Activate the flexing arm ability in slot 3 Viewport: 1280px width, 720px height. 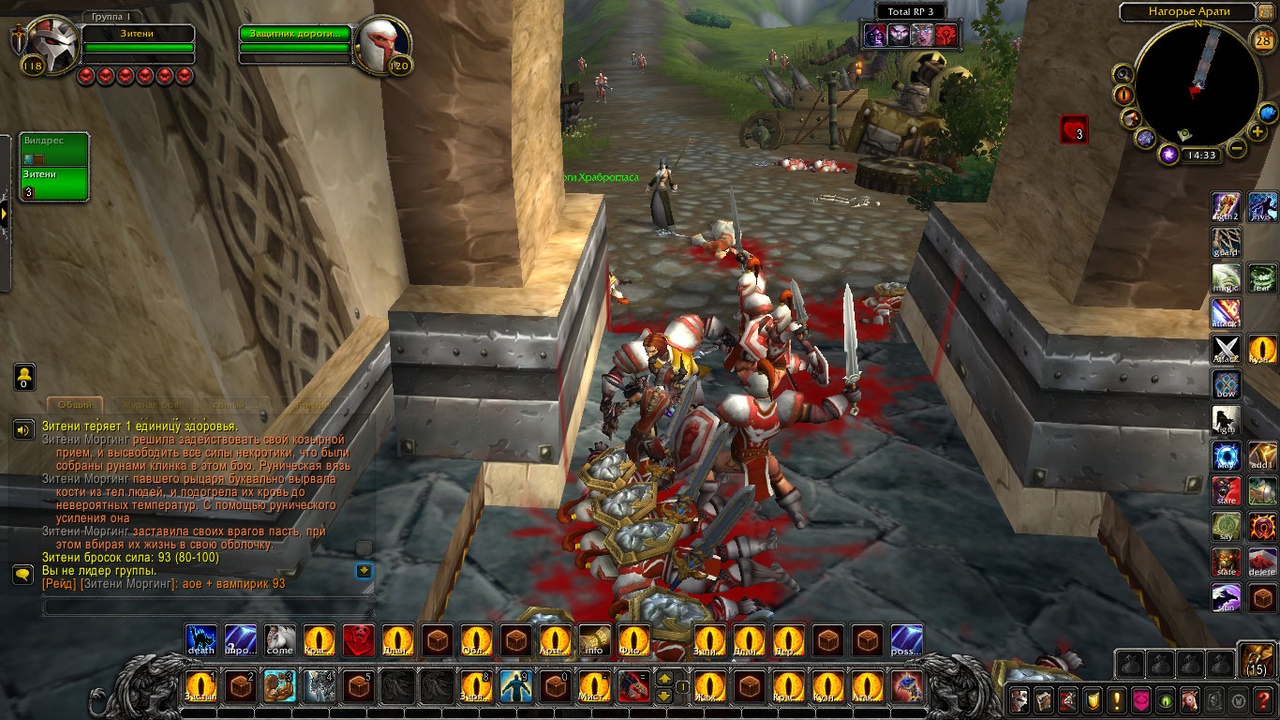click(279, 687)
